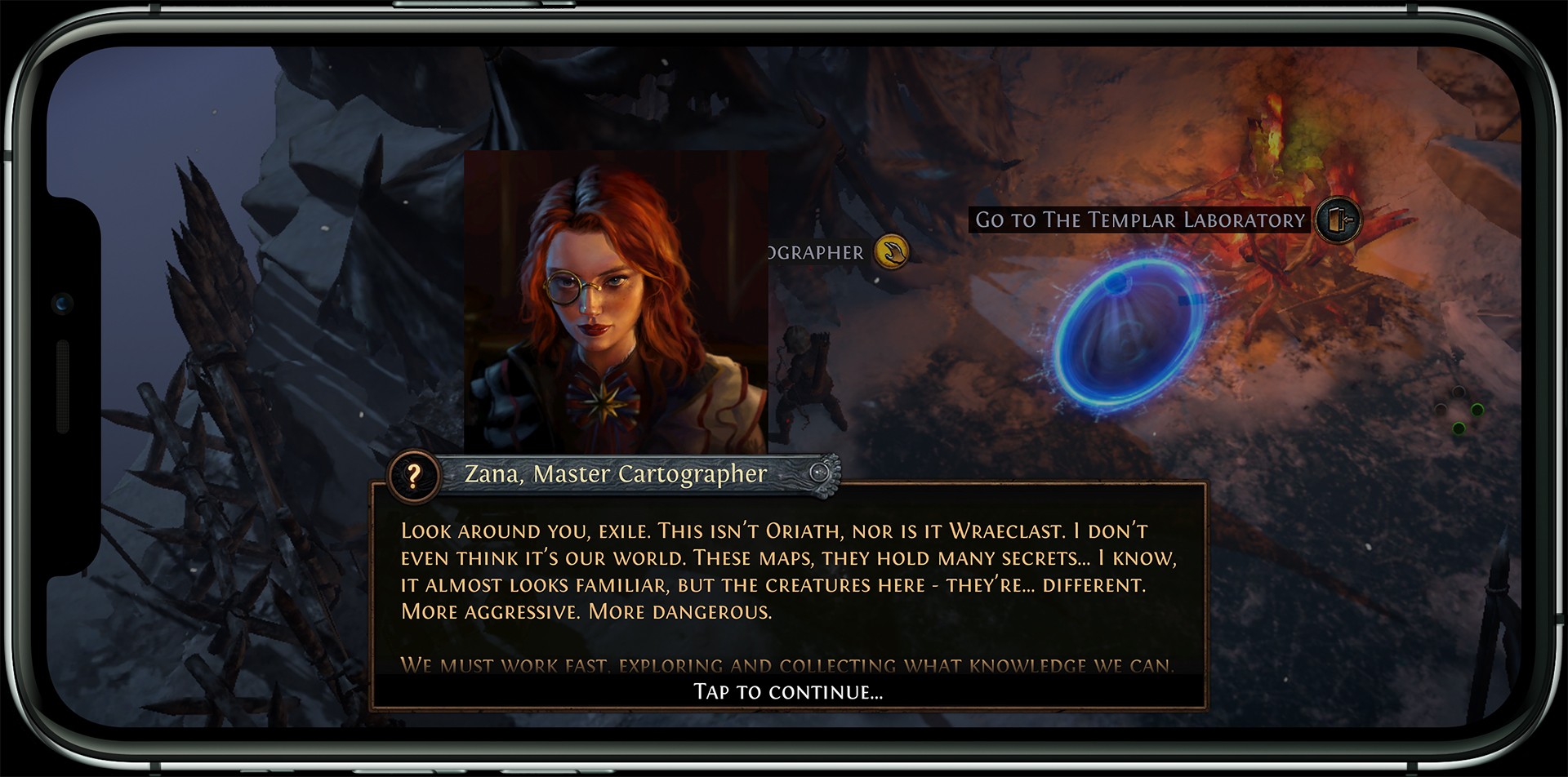
Task: Select the question mark icon on dialogue header
Action: click(414, 475)
